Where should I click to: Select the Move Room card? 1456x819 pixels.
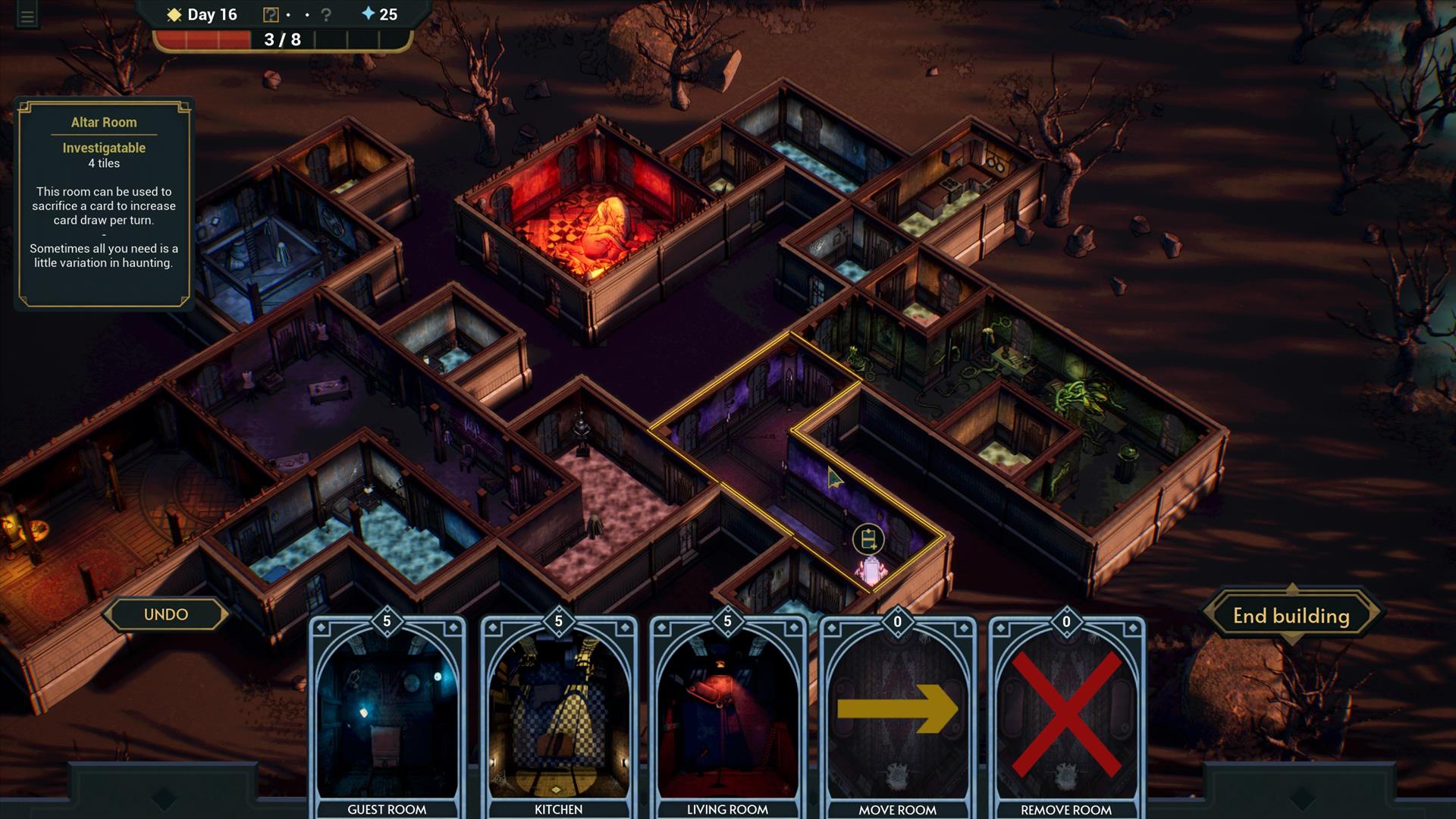[897, 717]
